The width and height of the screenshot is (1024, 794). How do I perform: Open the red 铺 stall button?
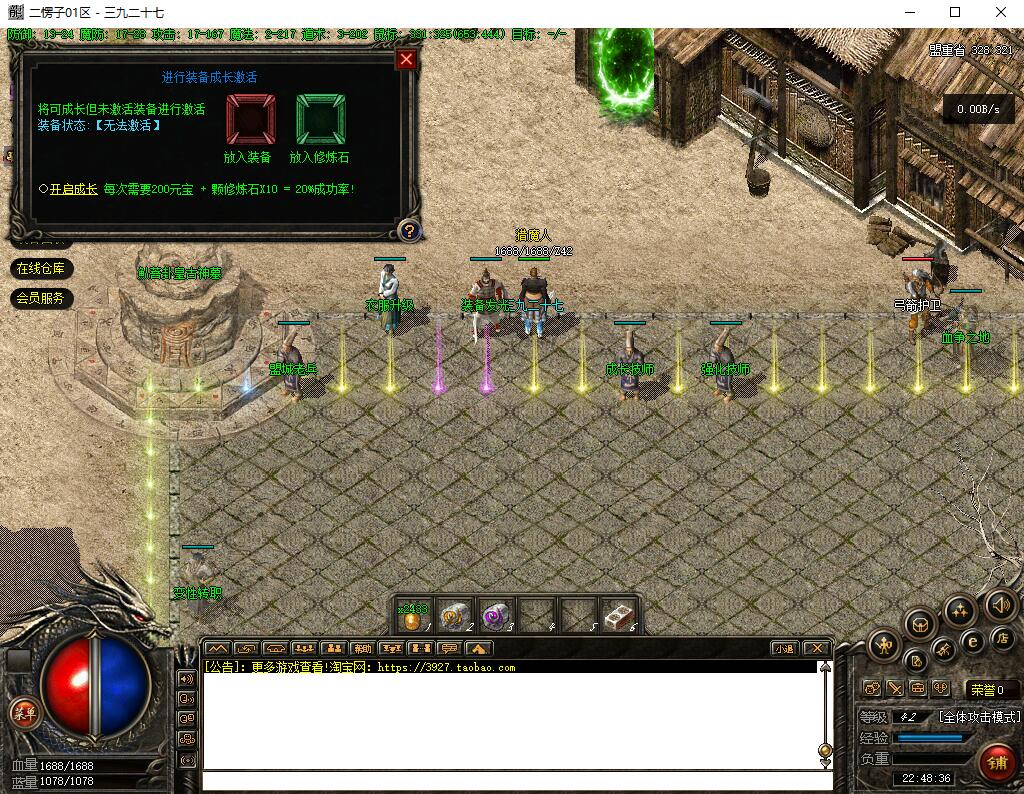995,763
